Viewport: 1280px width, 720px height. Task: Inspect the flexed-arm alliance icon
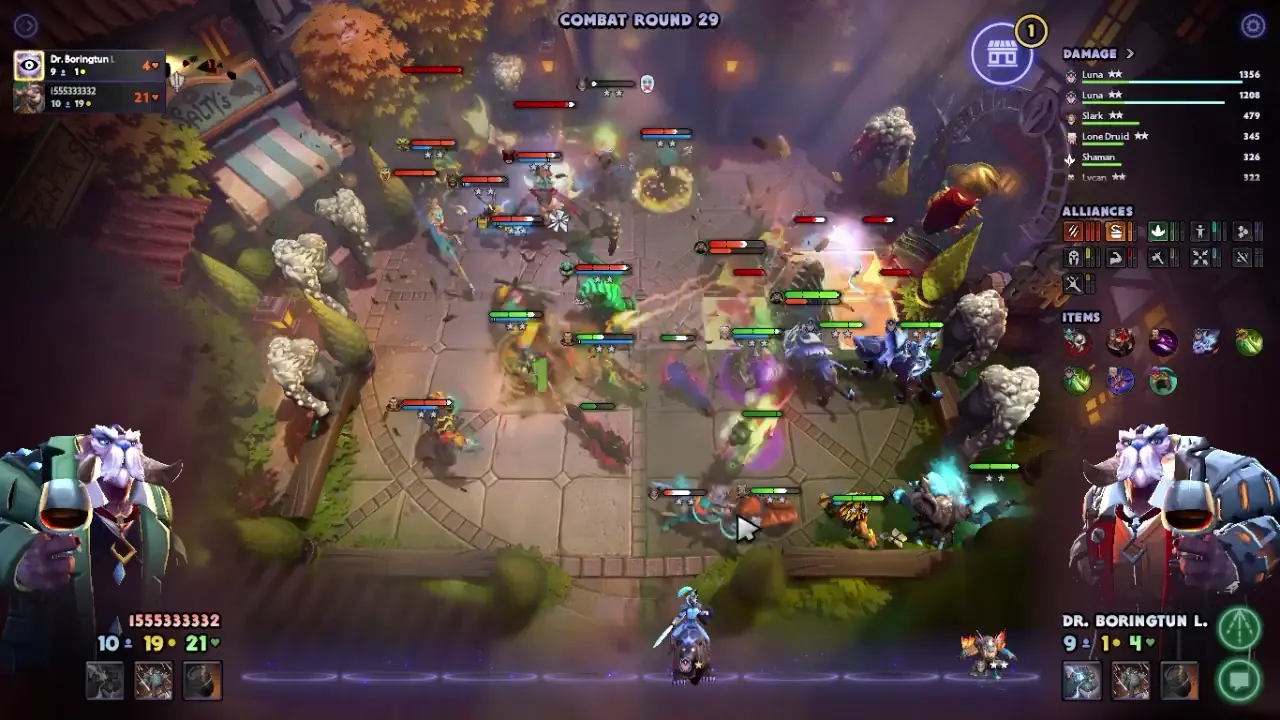[x=1116, y=258]
